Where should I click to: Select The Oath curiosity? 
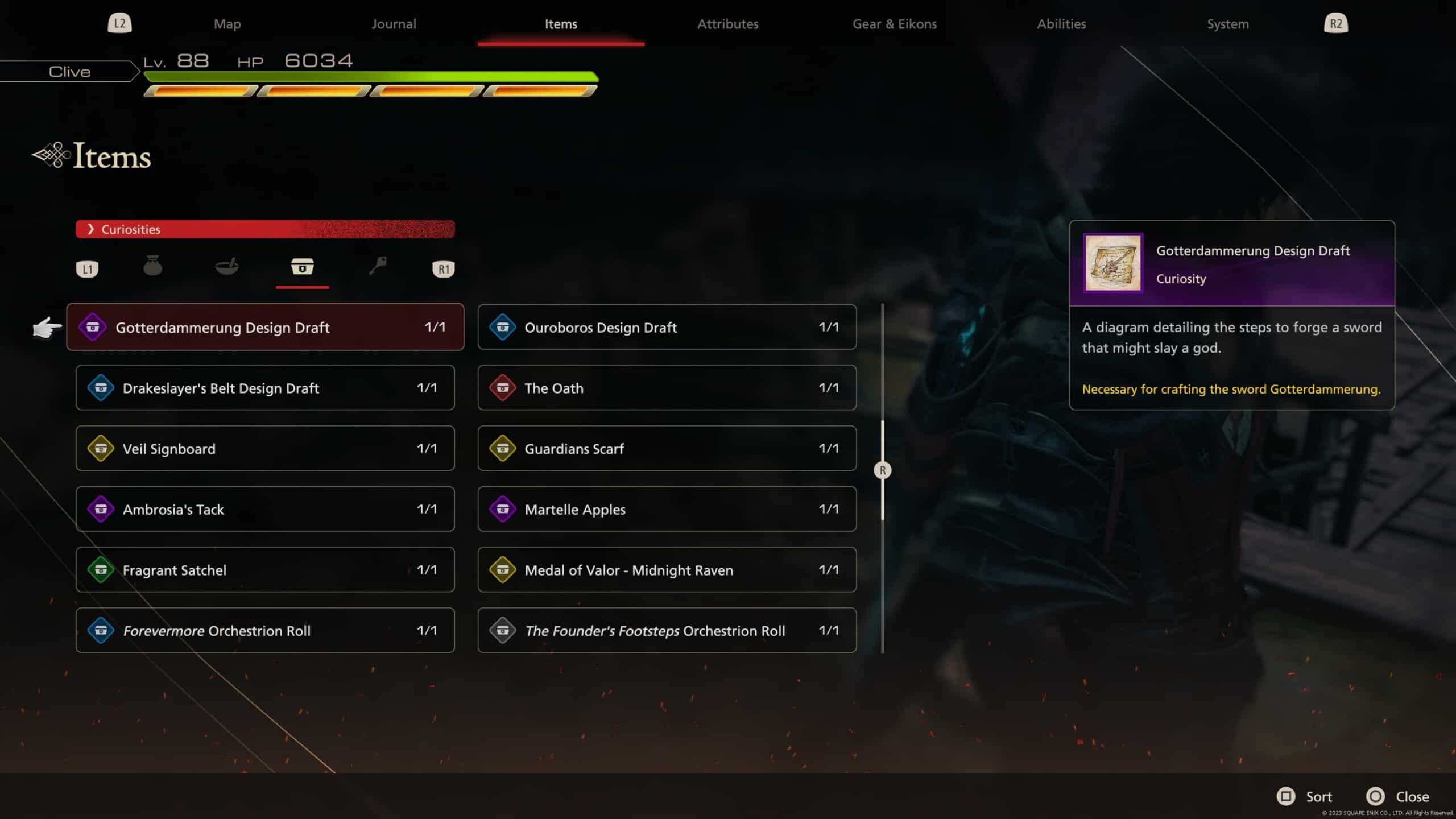tap(667, 388)
